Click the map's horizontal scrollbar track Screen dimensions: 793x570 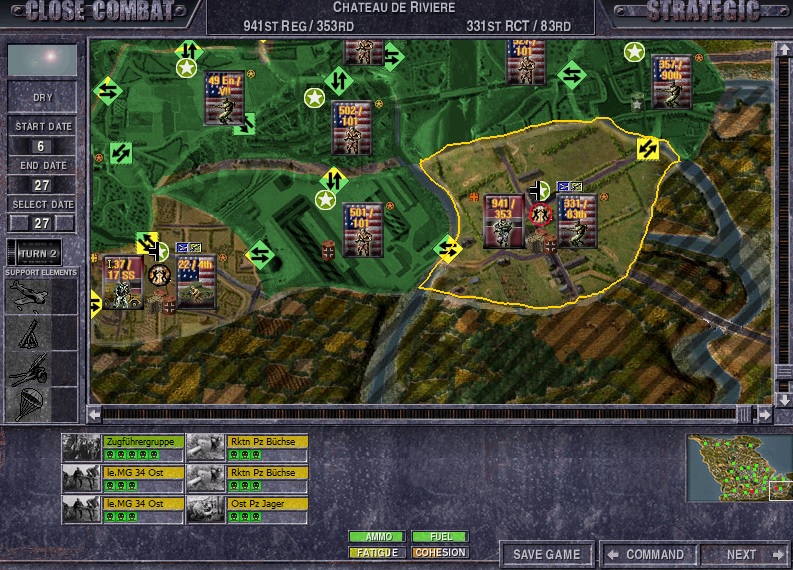420,413
